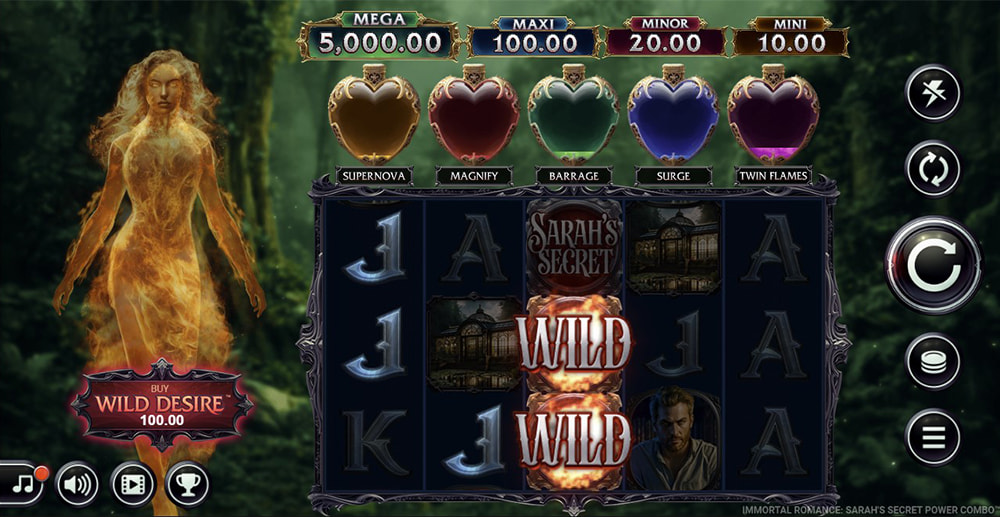
Task: Open the coin bet settings
Action: pos(932,361)
